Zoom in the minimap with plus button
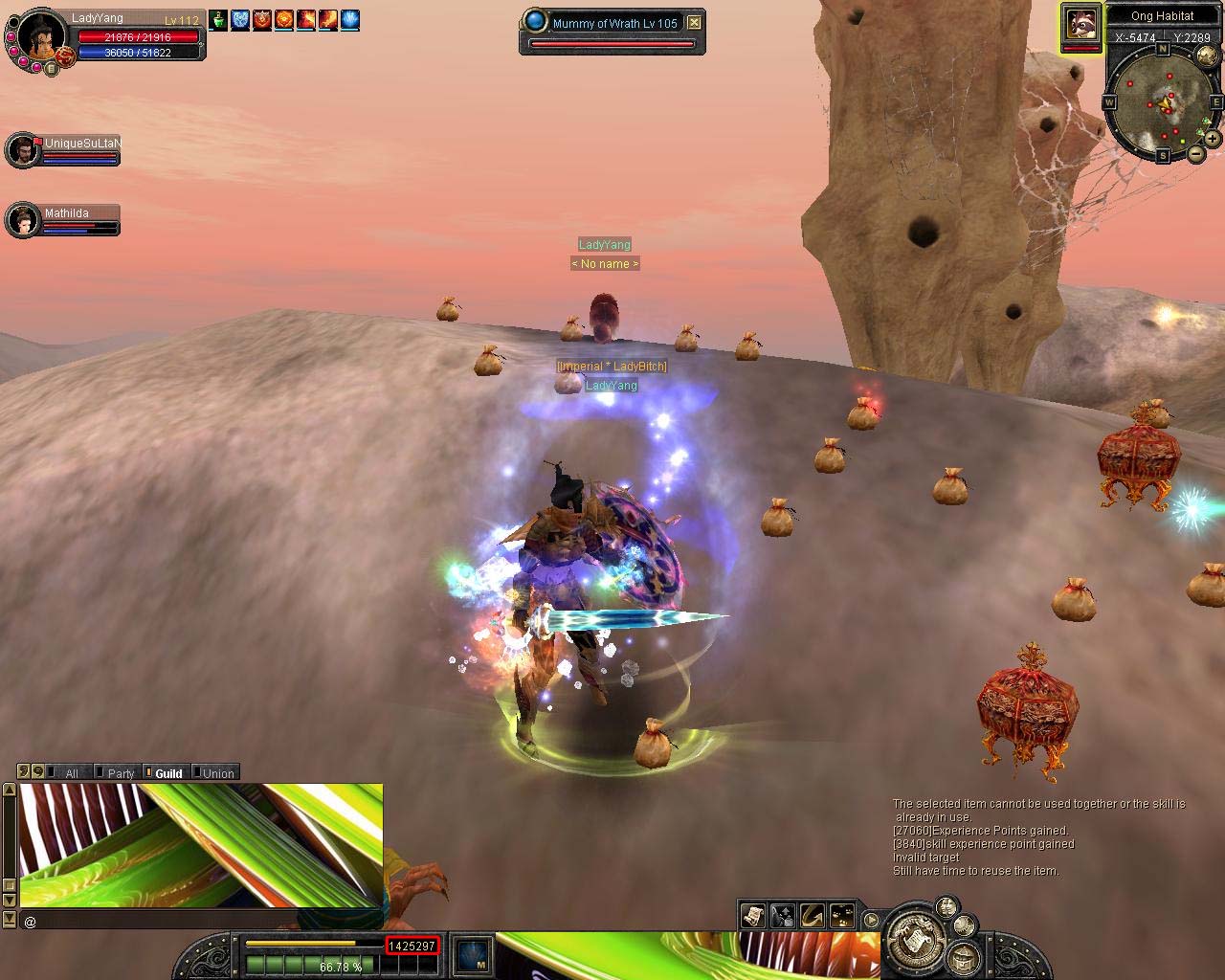The height and width of the screenshot is (980, 1225). pyautogui.click(x=1212, y=139)
